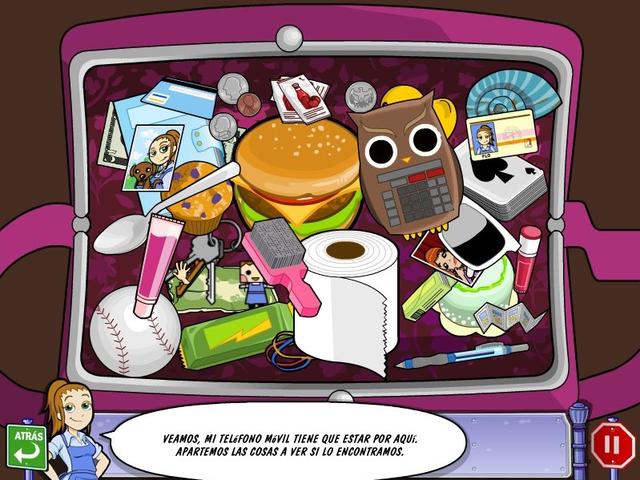Pause the game with the red button
Image resolution: width=640 pixels, height=480 pixels.
pos(612,445)
